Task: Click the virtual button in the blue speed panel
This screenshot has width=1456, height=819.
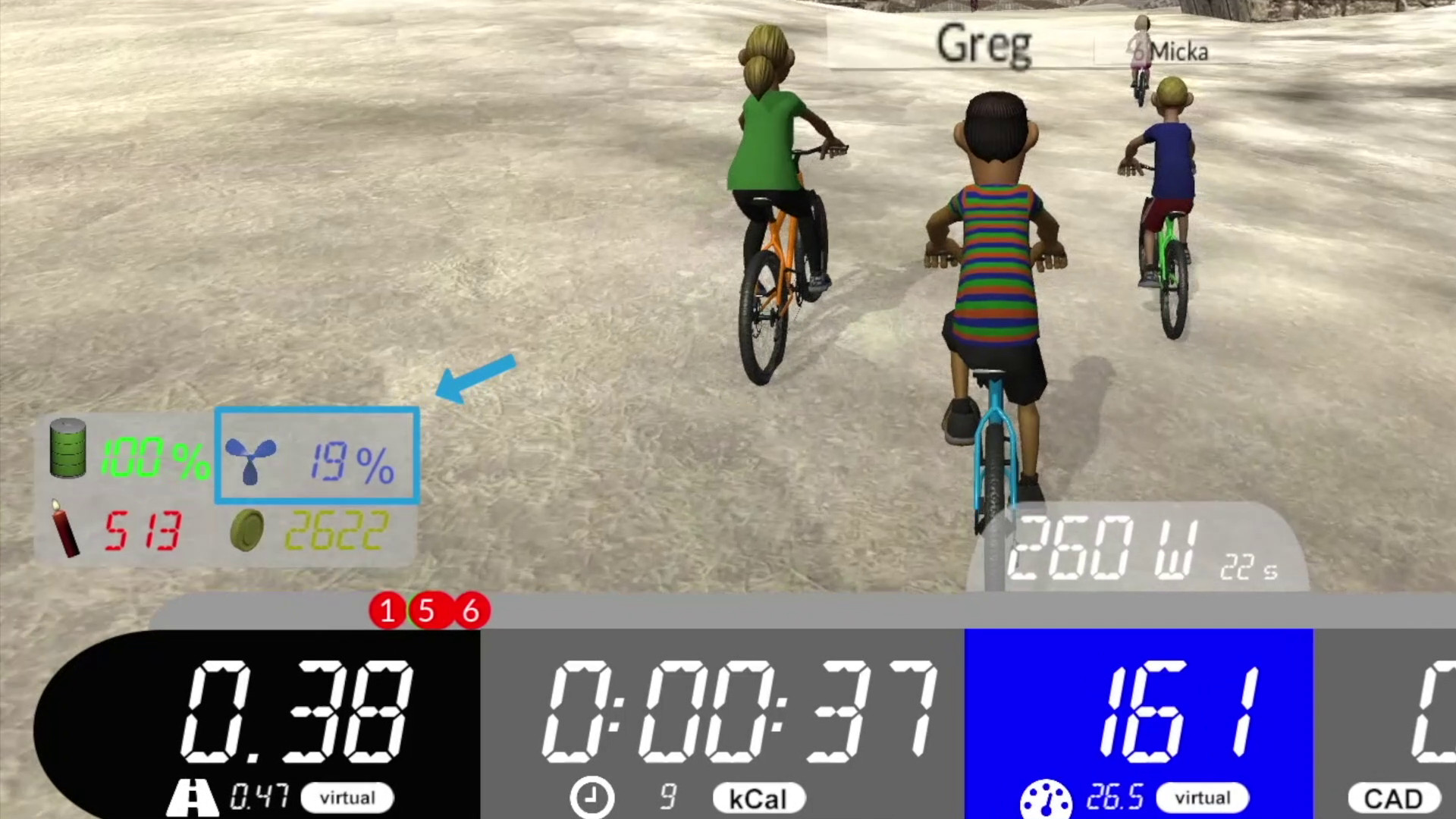Action: pyautogui.click(x=1203, y=798)
